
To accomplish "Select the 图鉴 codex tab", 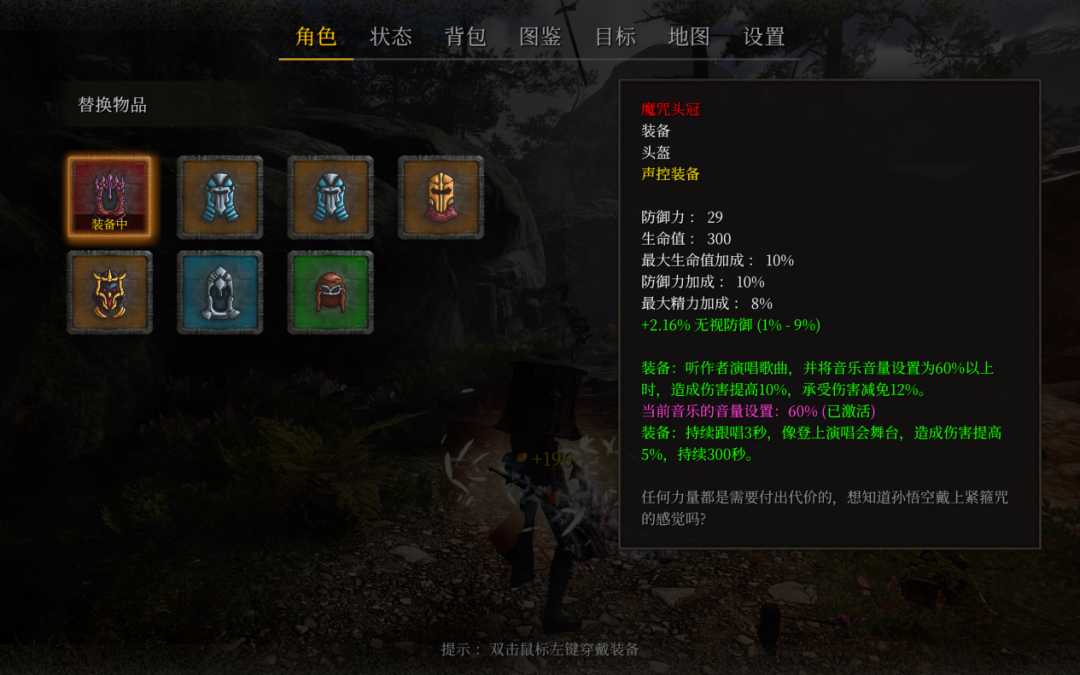I will pyautogui.click(x=540, y=37).
